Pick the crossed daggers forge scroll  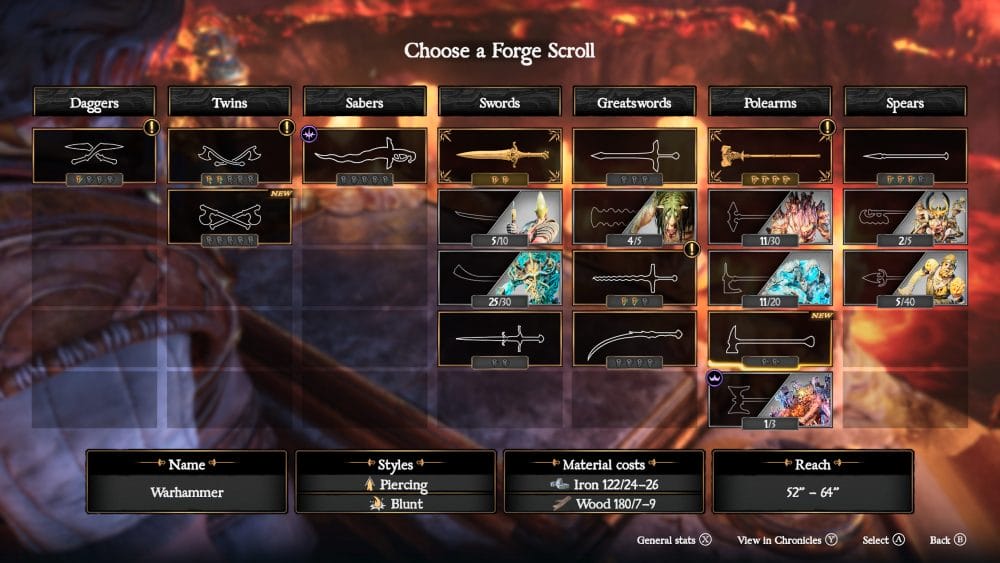coord(94,155)
